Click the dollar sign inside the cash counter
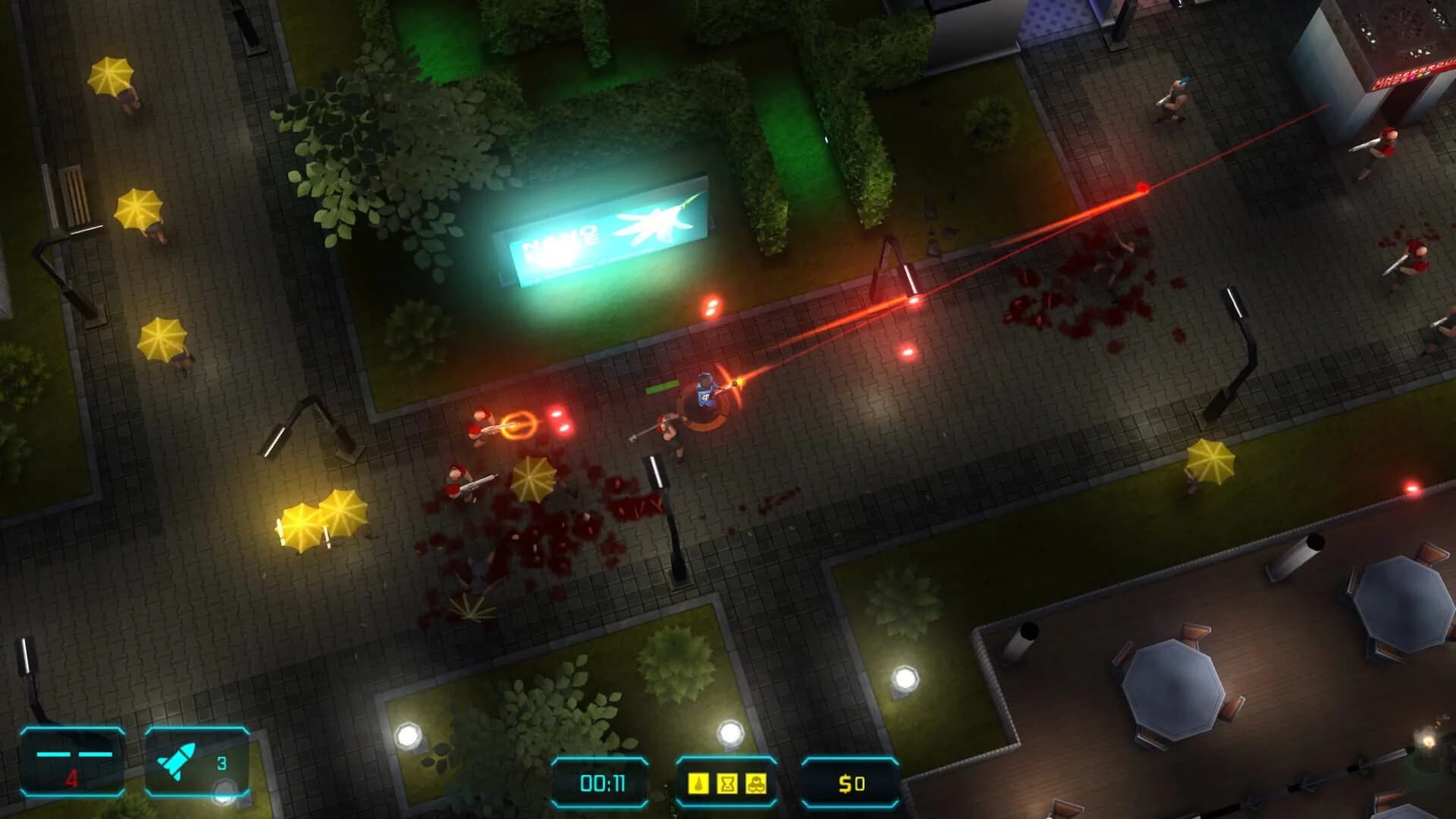The height and width of the screenshot is (819, 1456). coord(846,783)
